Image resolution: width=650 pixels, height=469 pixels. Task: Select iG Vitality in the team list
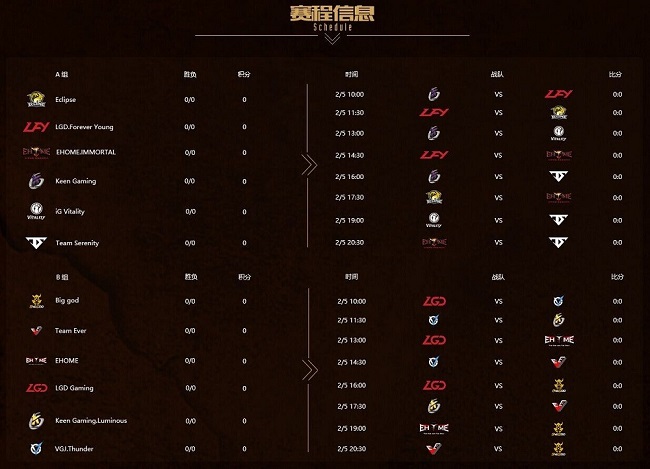[x=75, y=211]
